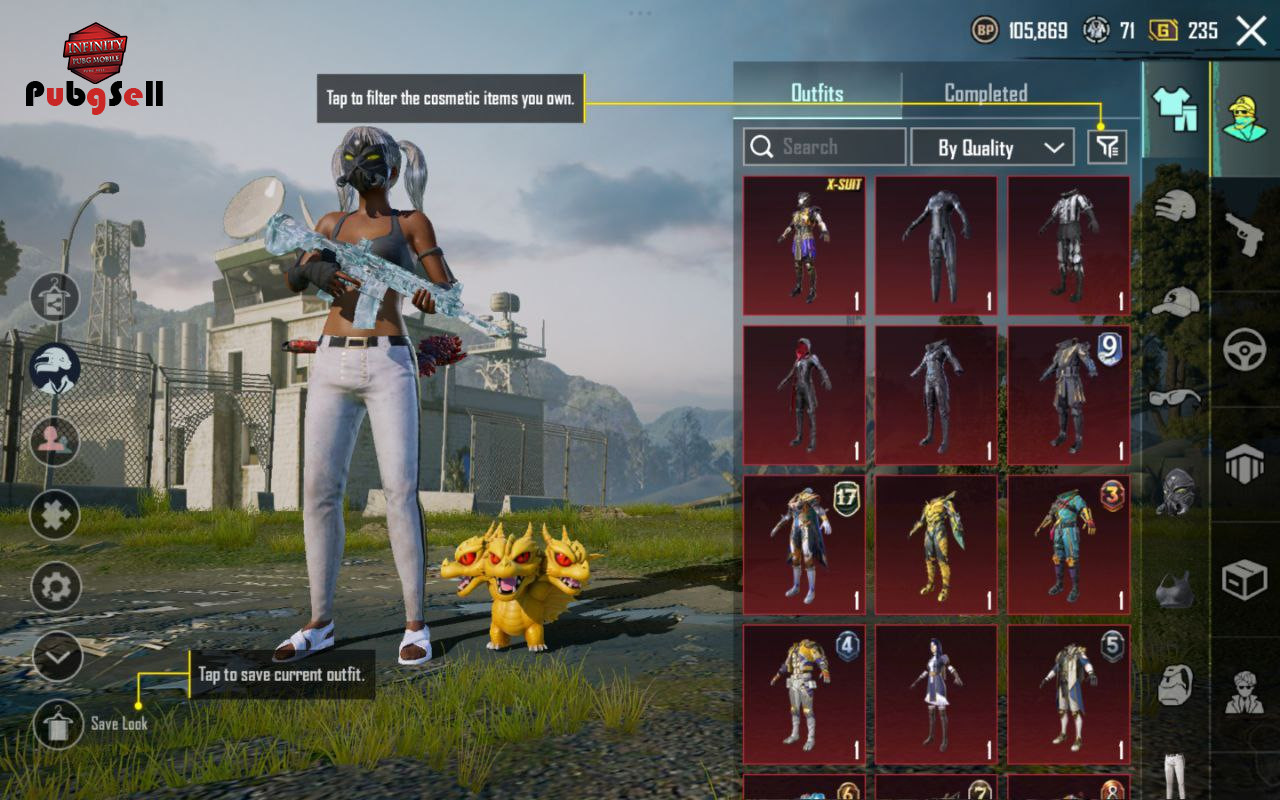
Task: Select the helmet headgear category
Action: coord(1176,205)
